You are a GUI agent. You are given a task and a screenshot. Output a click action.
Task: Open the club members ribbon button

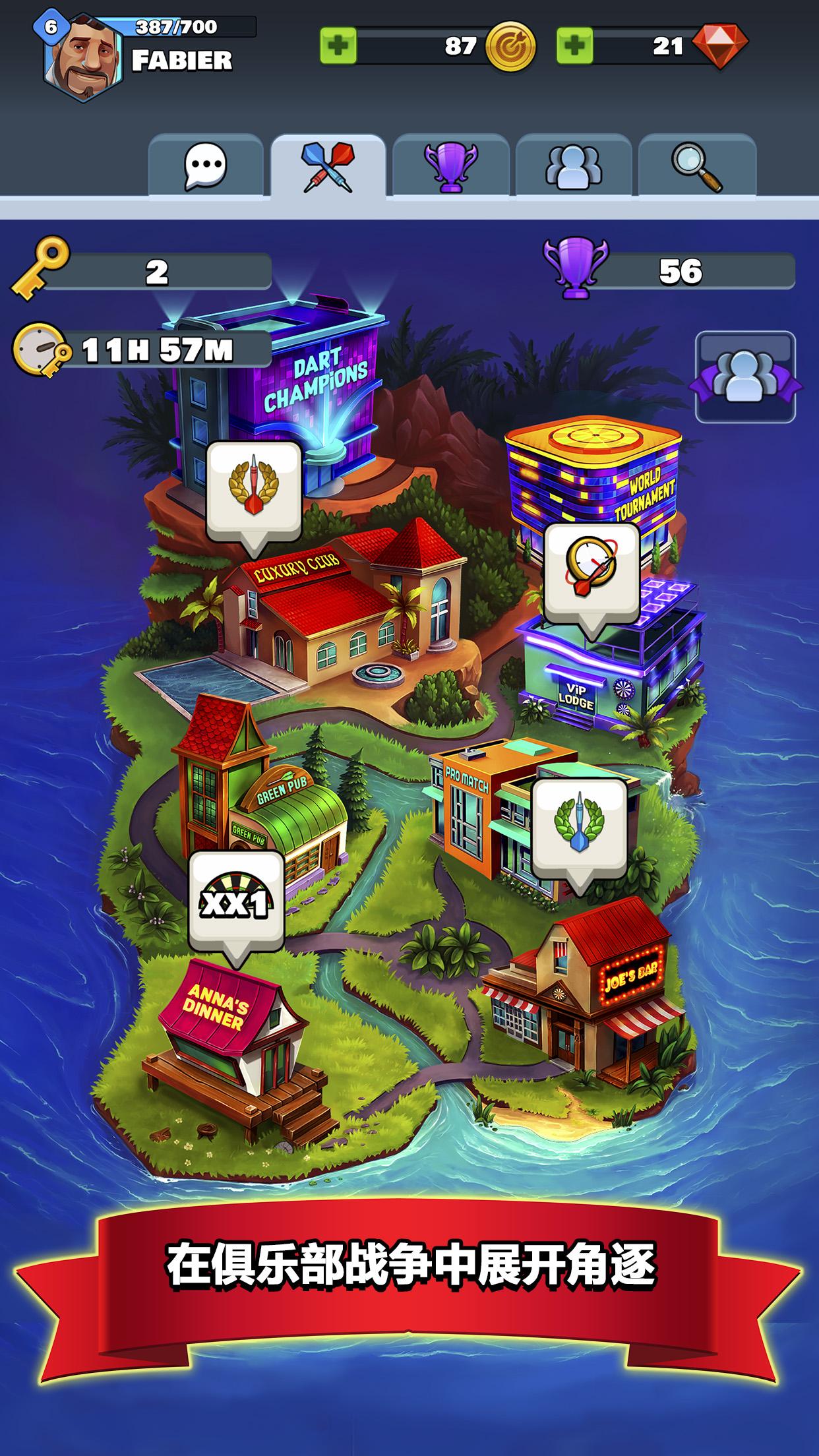pyautogui.click(x=746, y=377)
